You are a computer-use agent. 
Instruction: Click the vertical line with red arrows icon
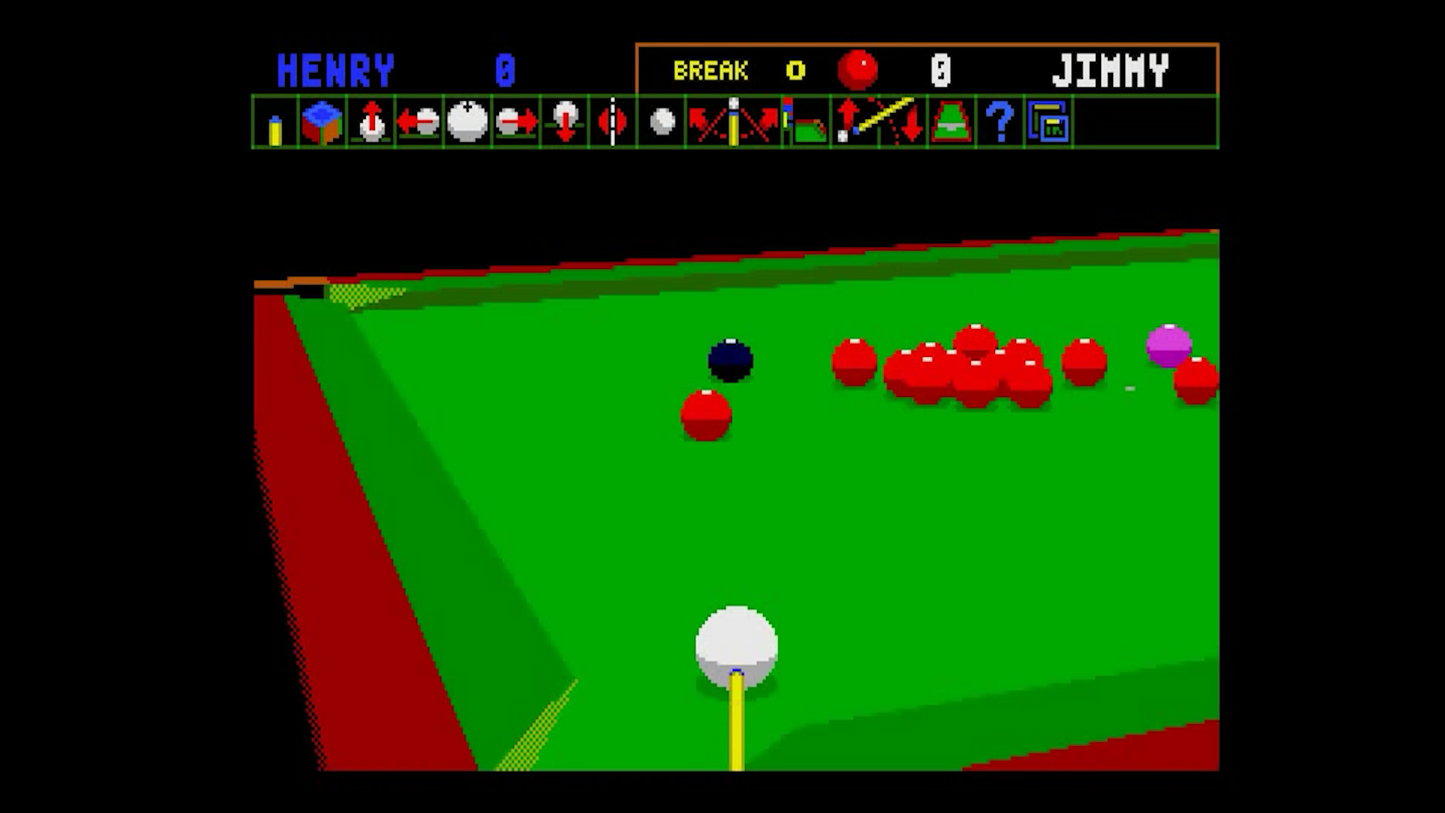[x=613, y=122]
